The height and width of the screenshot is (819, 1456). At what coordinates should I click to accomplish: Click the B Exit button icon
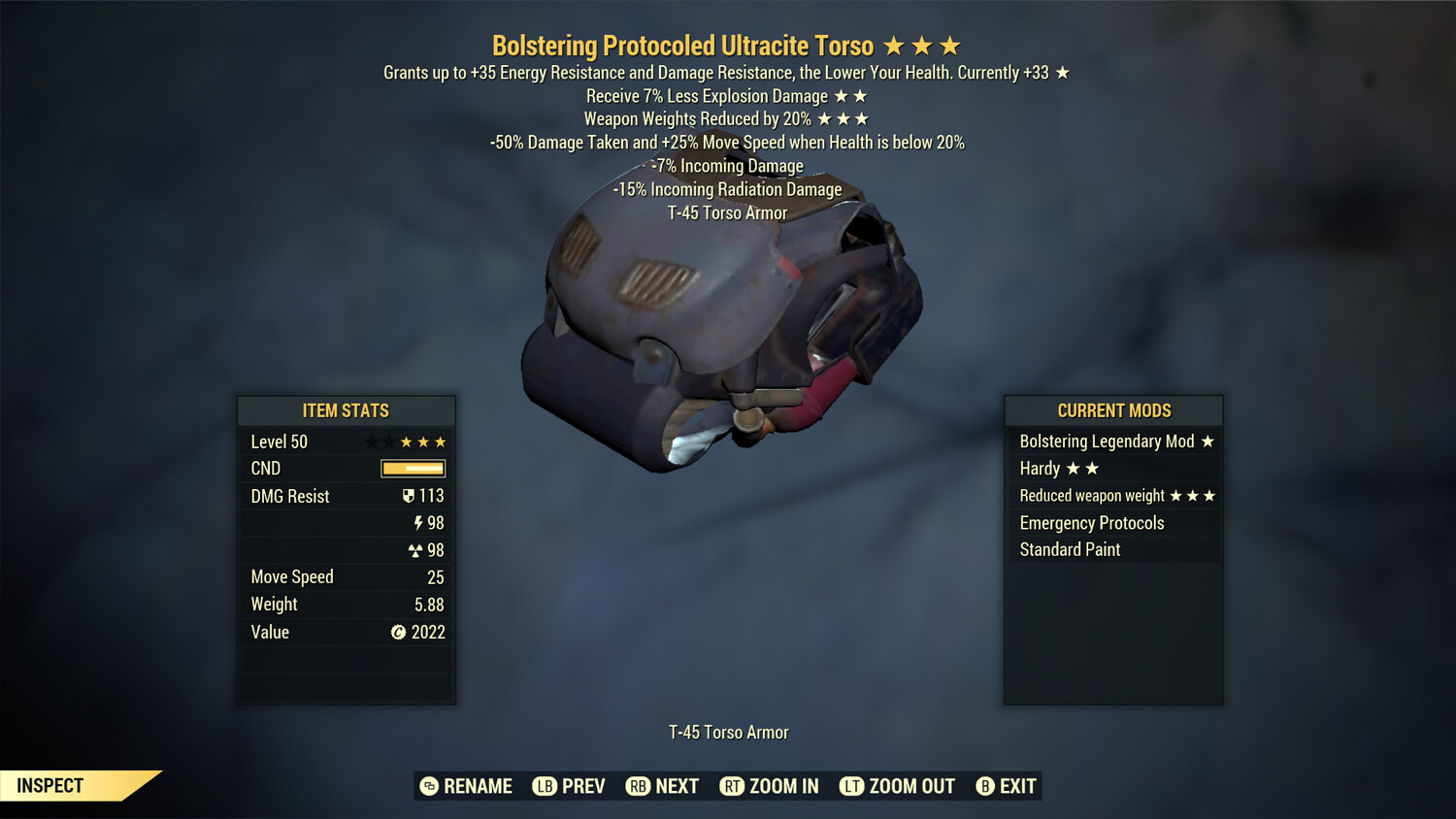984,786
